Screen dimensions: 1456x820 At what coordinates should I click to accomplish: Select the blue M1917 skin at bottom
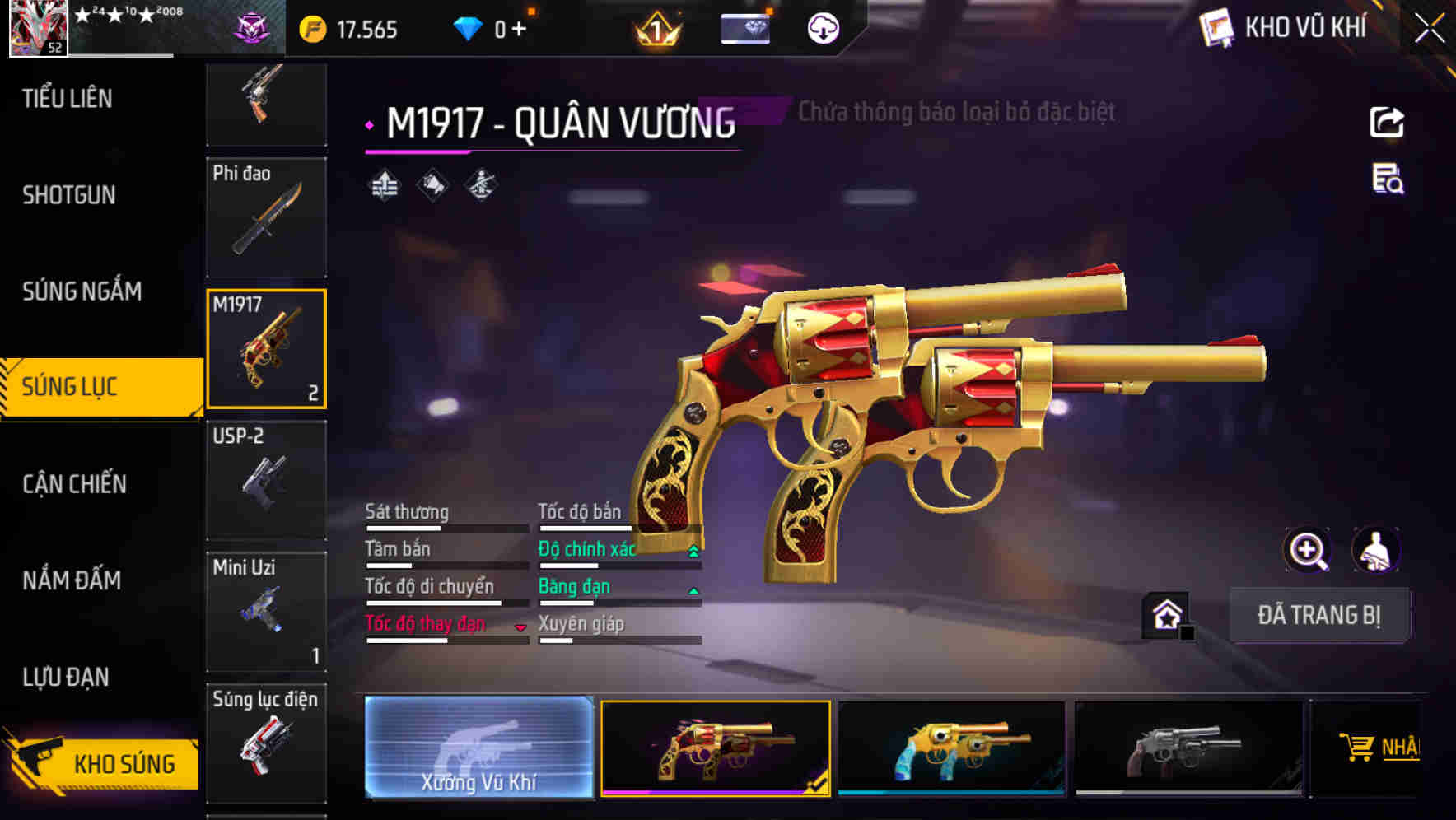[x=951, y=748]
